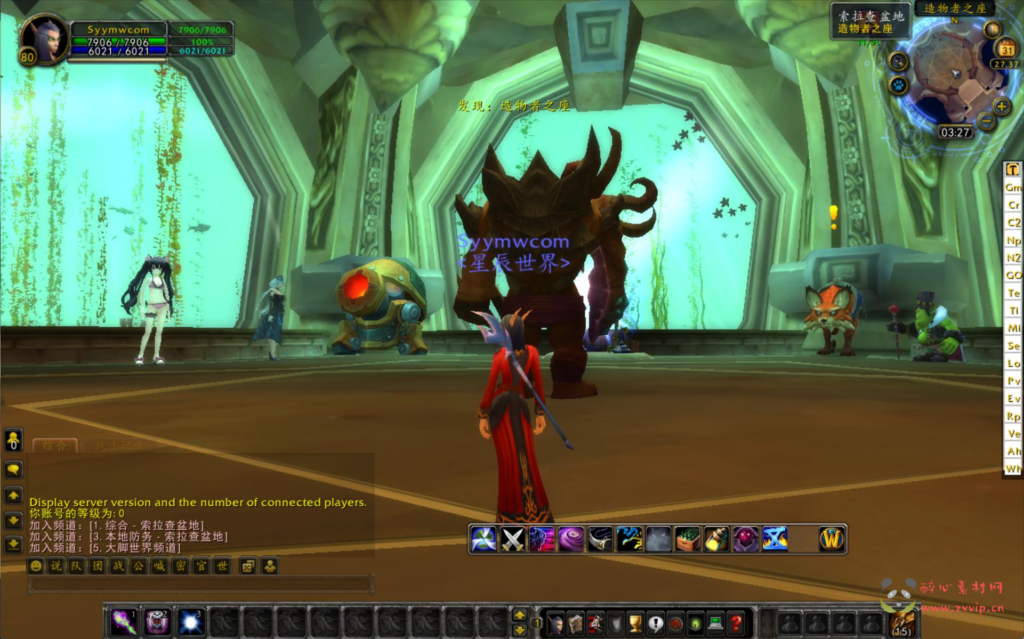Use the purple swirl spell icon
1024x639 pixels.
click(x=571, y=540)
